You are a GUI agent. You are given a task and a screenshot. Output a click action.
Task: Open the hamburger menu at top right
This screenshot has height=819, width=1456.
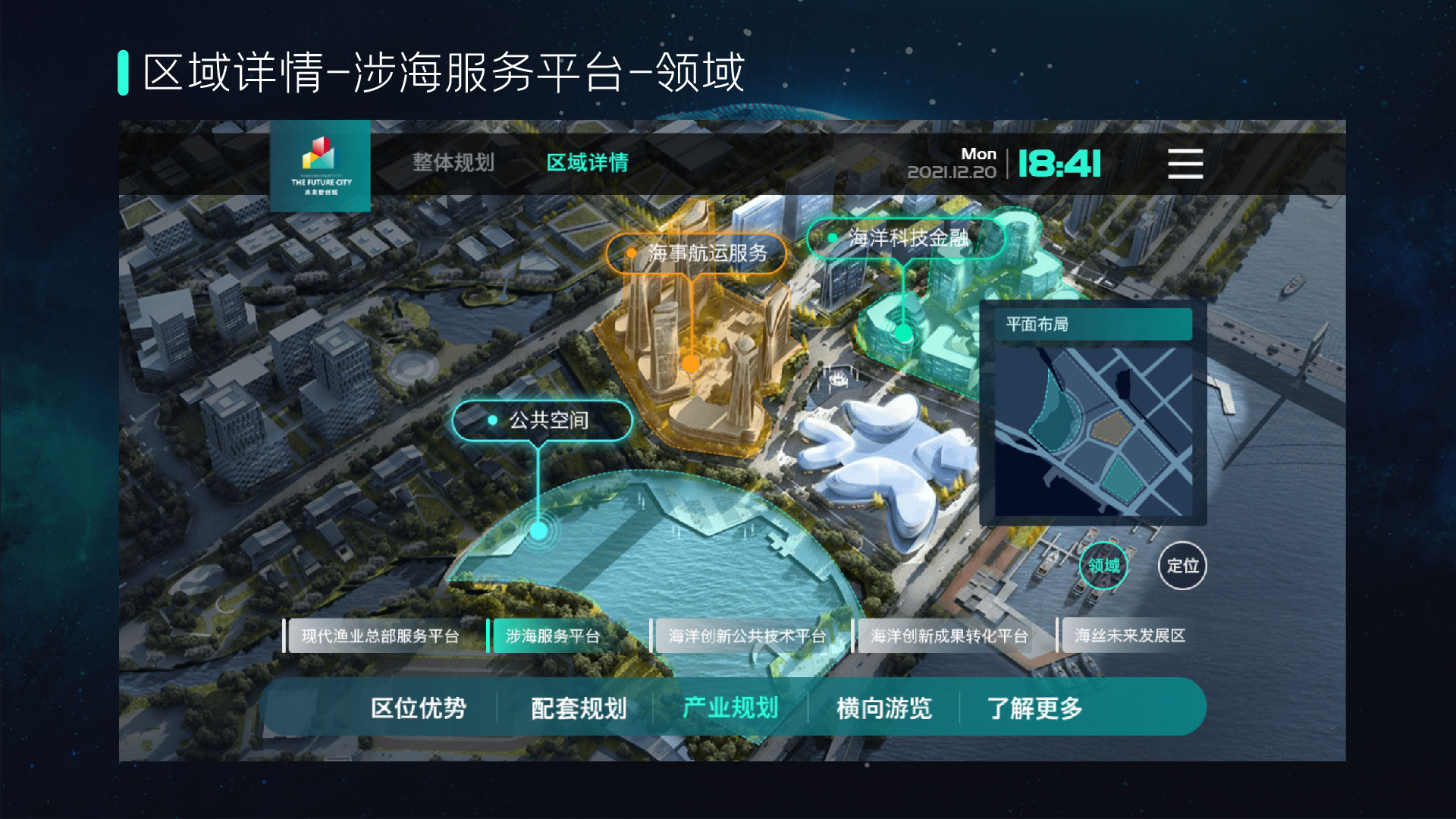(x=1185, y=164)
